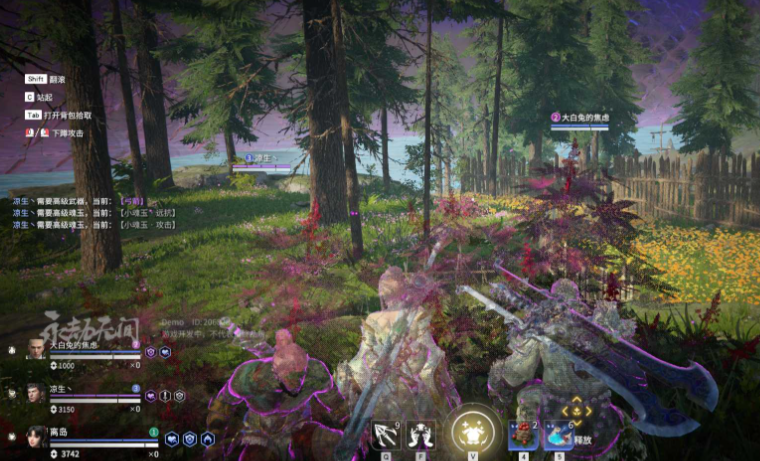Screen dimensions: 760x461
Task: Select the blue potion item slot
Action: pos(557,434)
